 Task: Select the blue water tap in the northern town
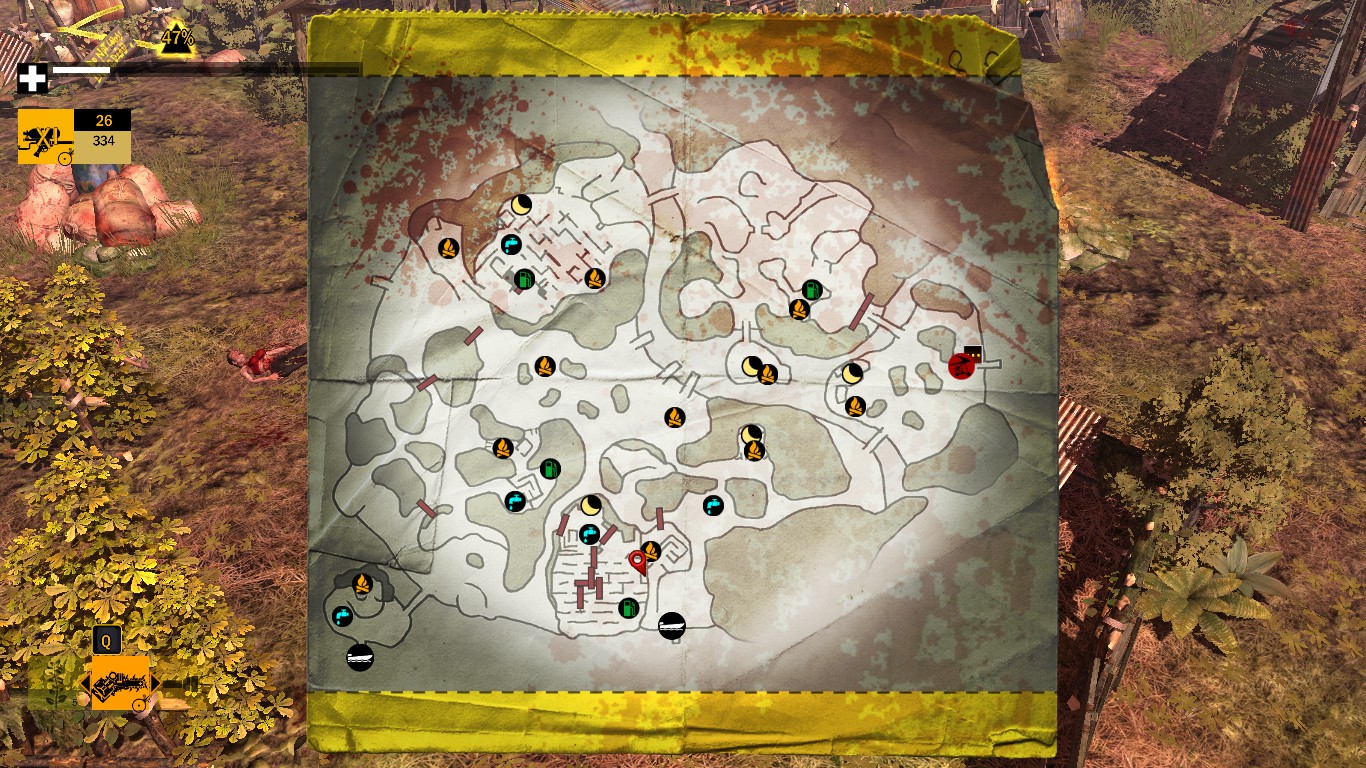[511, 243]
